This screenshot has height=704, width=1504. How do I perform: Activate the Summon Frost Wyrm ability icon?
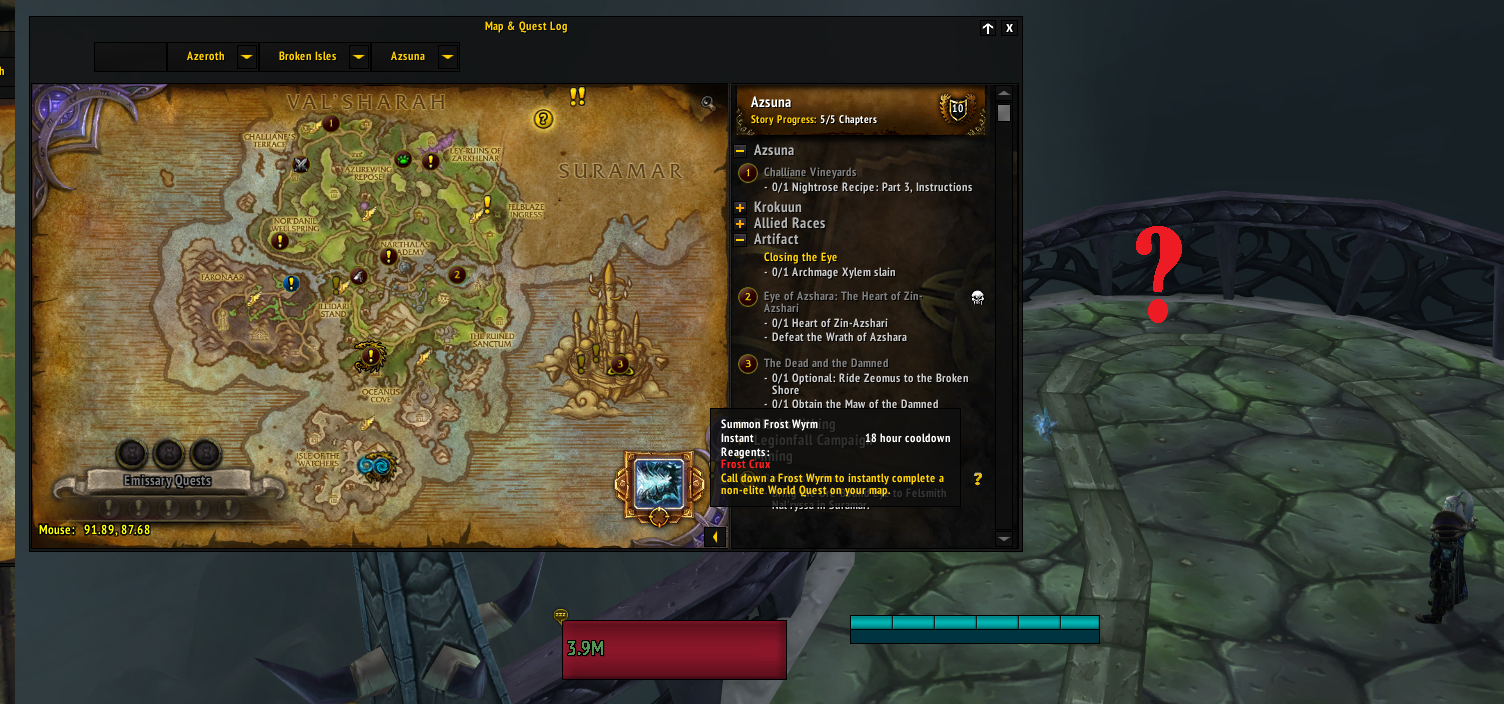pyautogui.click(x=659, y=483)
